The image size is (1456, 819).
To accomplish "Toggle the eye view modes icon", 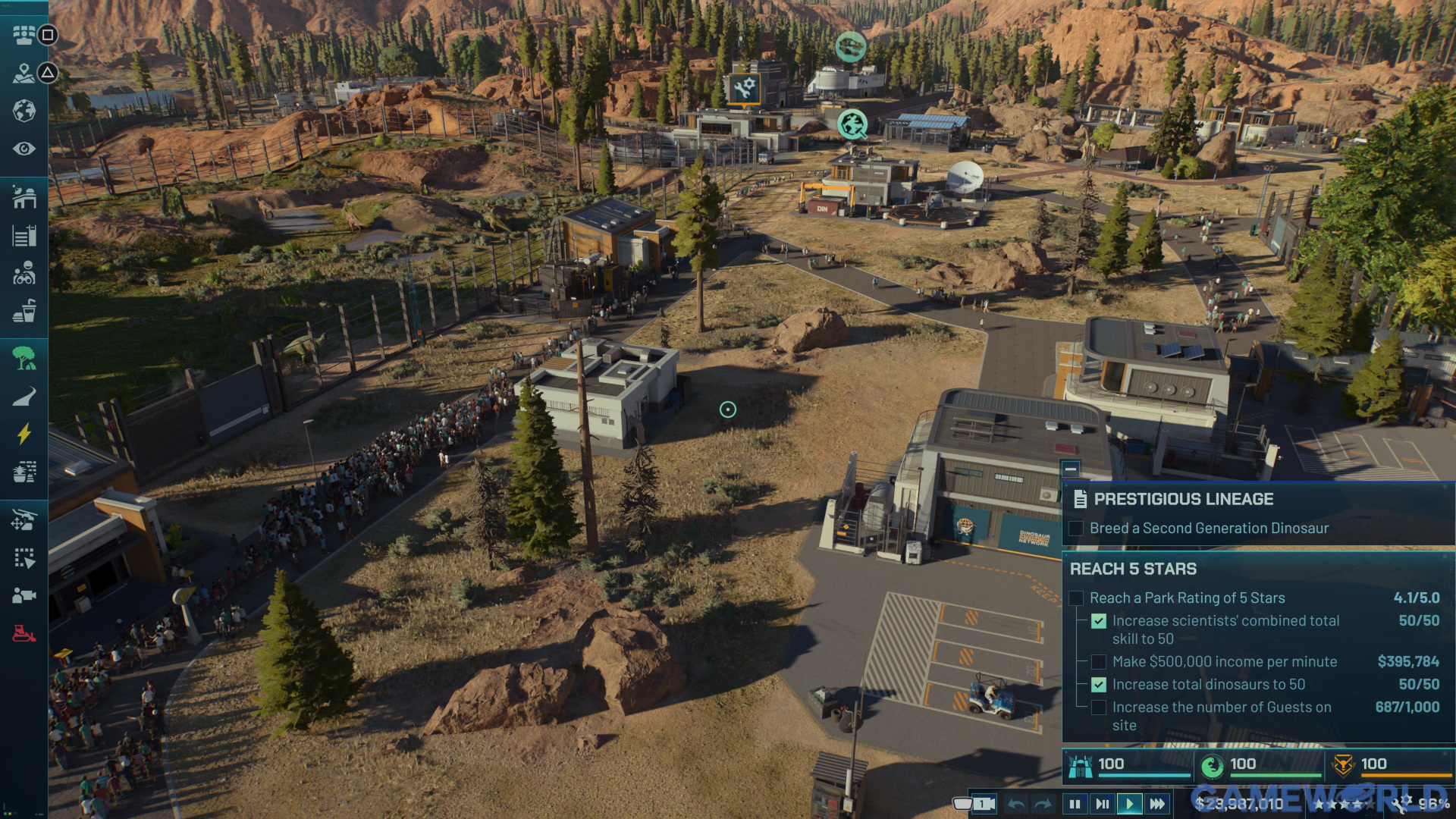I will point(24,149).
